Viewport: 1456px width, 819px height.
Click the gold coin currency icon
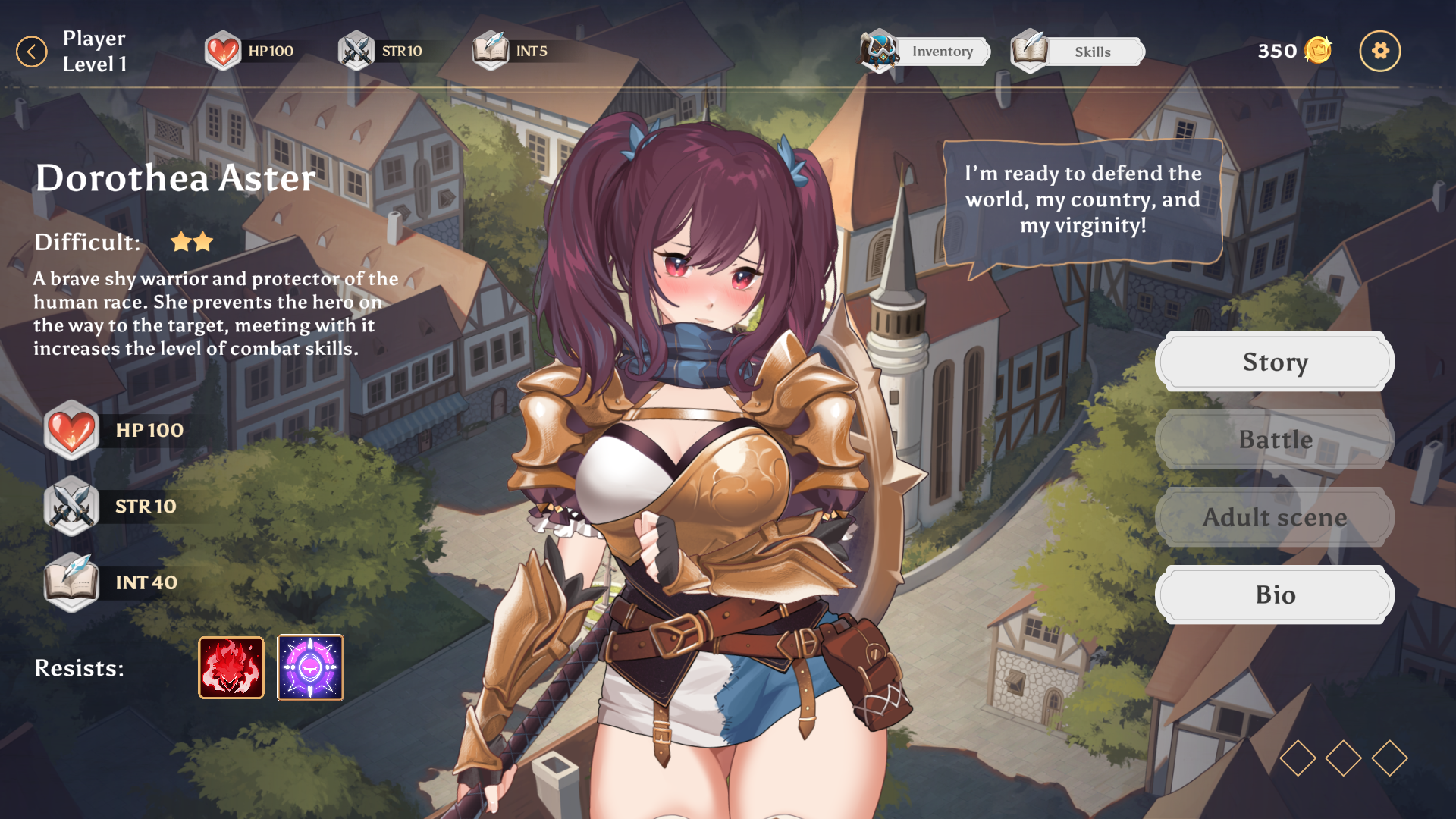[x=1318, y=51]
